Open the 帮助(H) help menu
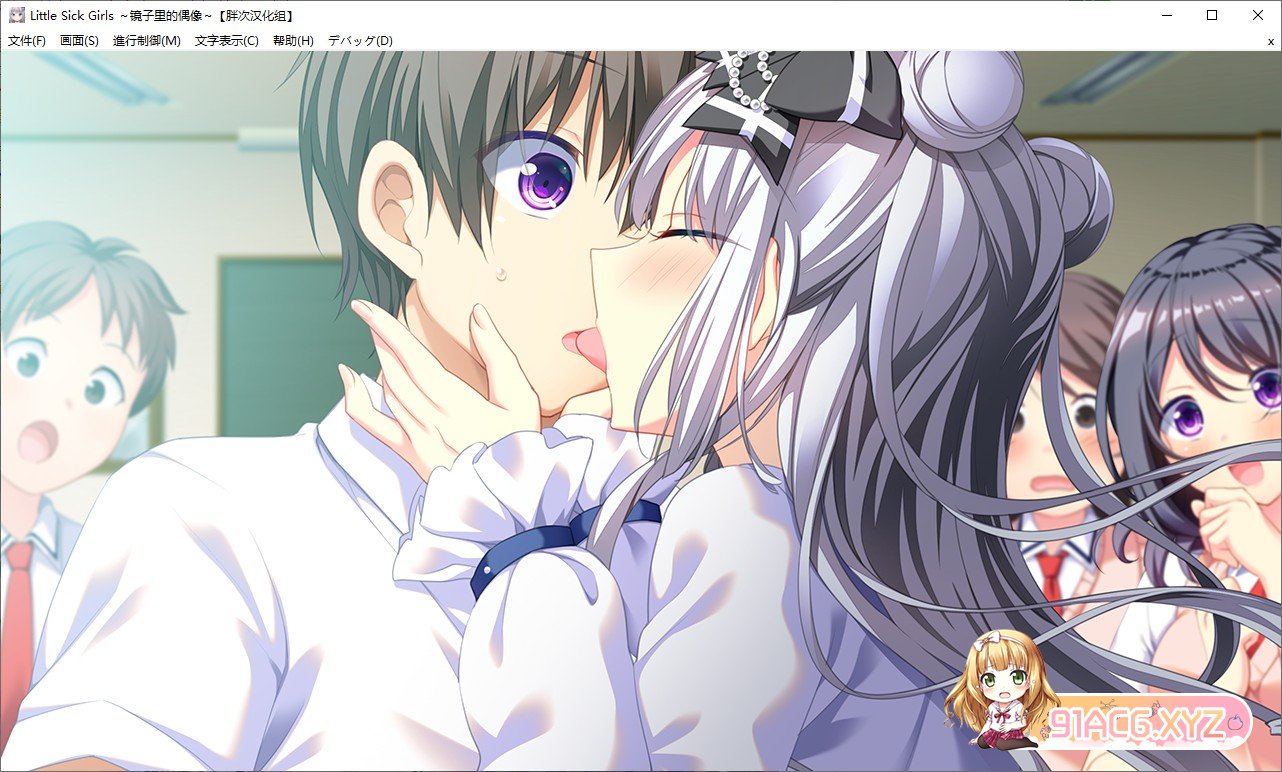Image resolution: width=1282 pixels, height=772 pixels. [293, 40]
